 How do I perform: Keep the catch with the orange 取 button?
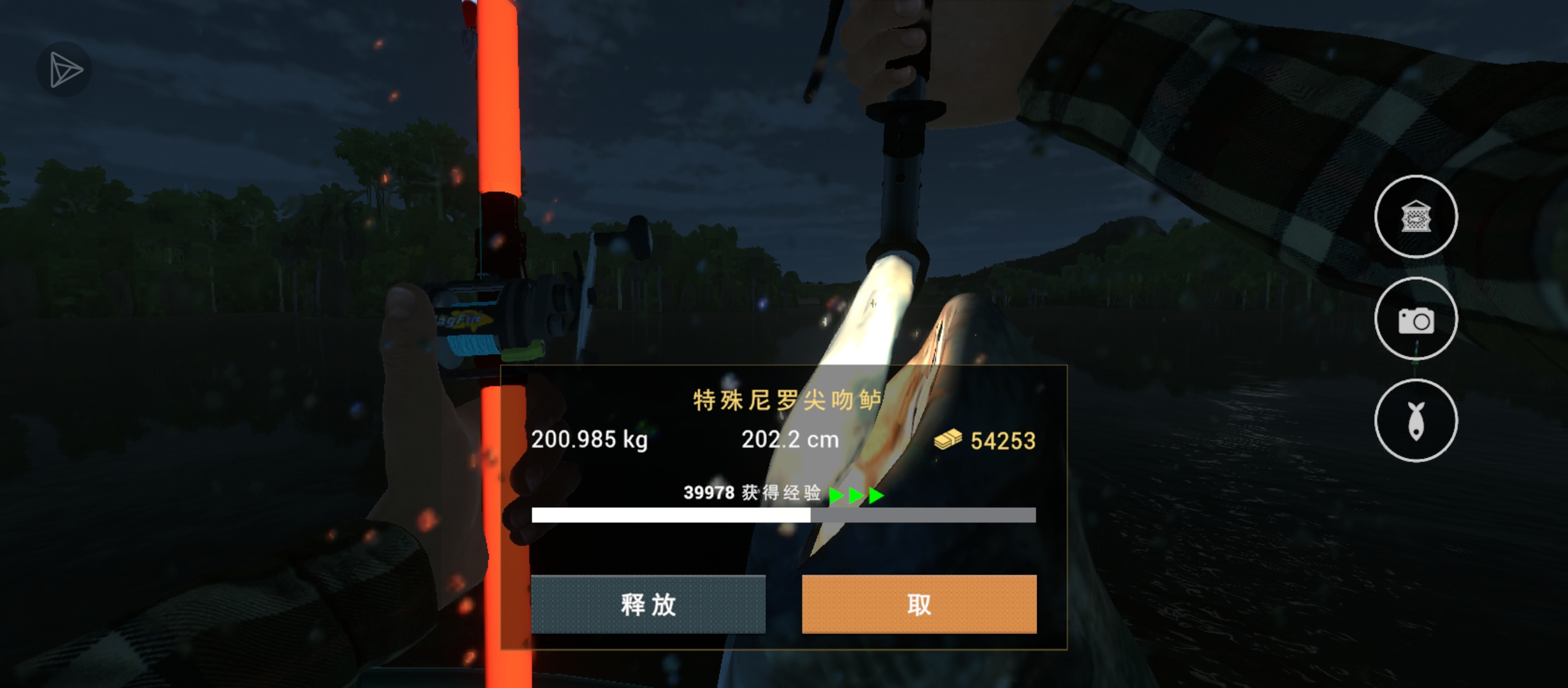pos(918,604)
